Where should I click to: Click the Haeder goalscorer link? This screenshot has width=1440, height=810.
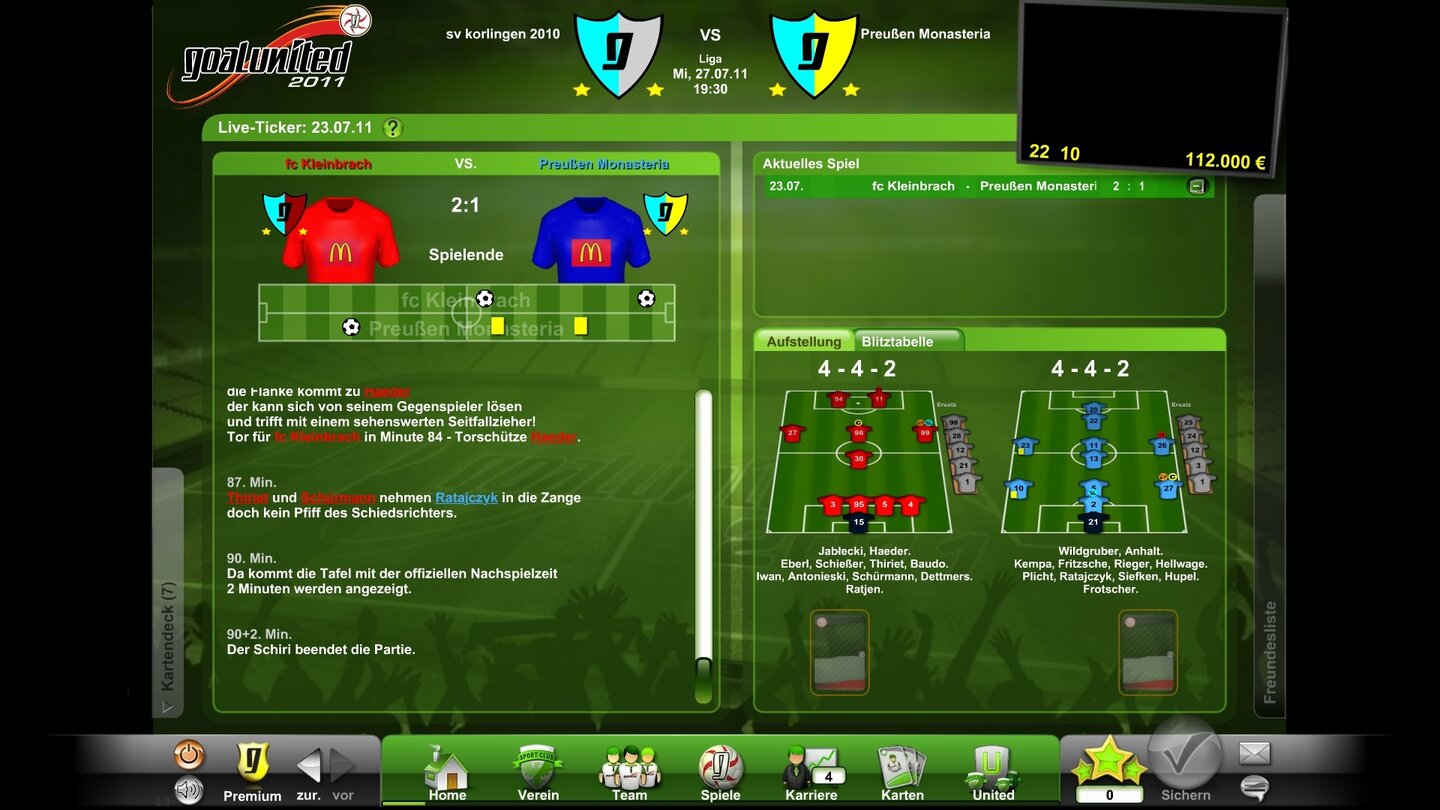pyautogui.click(x=554, y=436)
